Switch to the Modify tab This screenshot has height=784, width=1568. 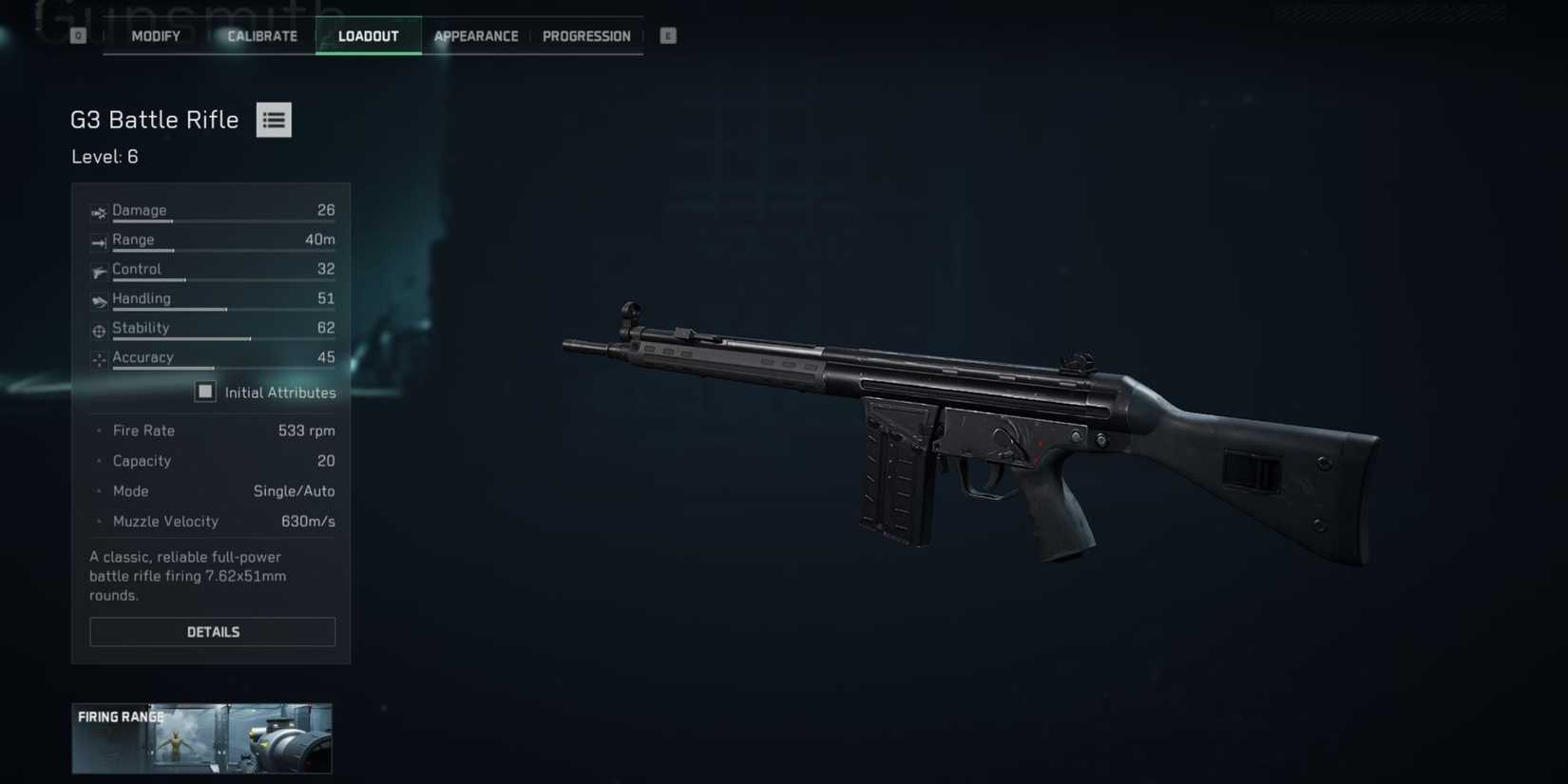155,35
